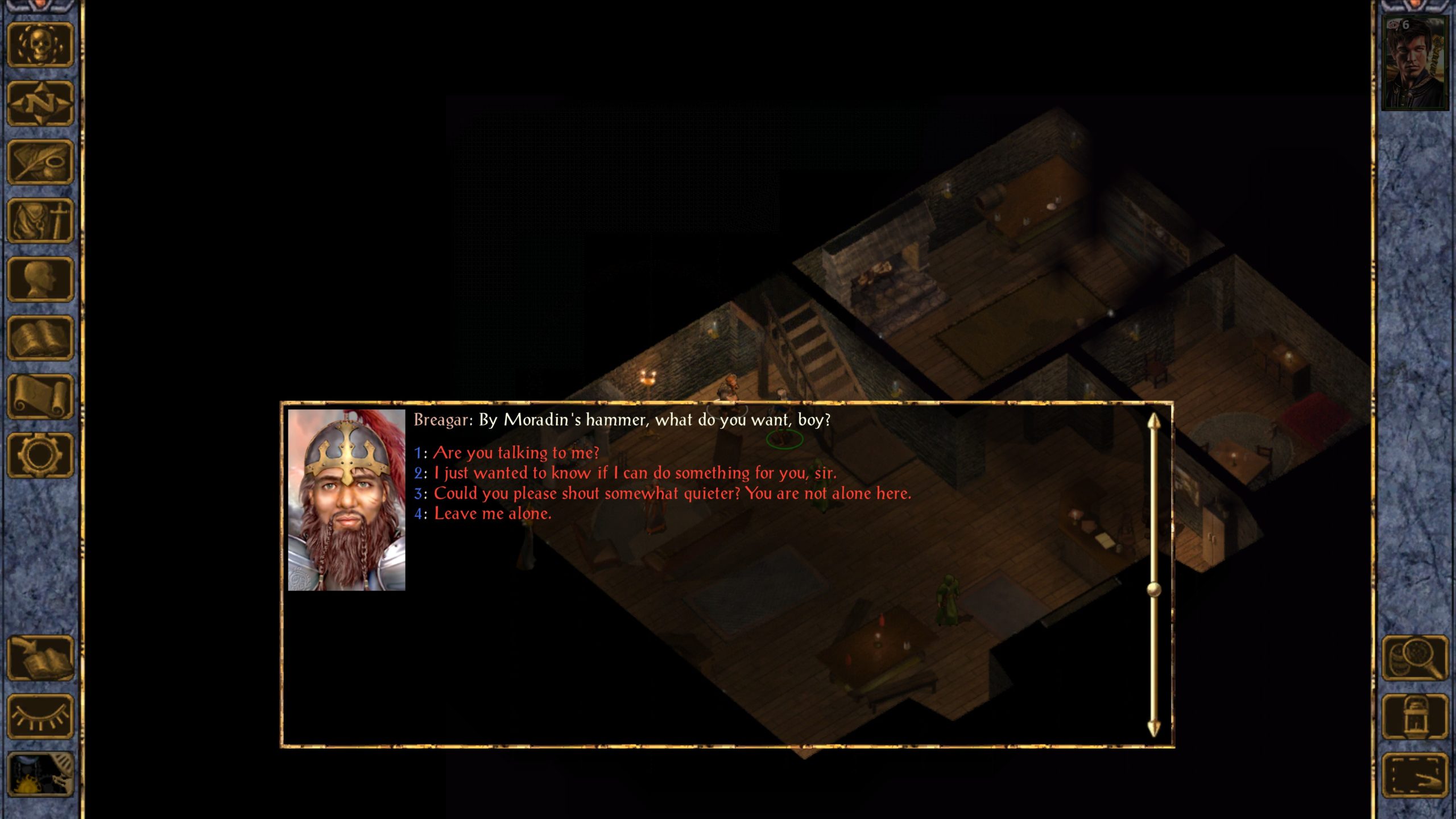Toggle the lantern party AI button
This screenshot has width=1456, height=819.
[1414, 717]
